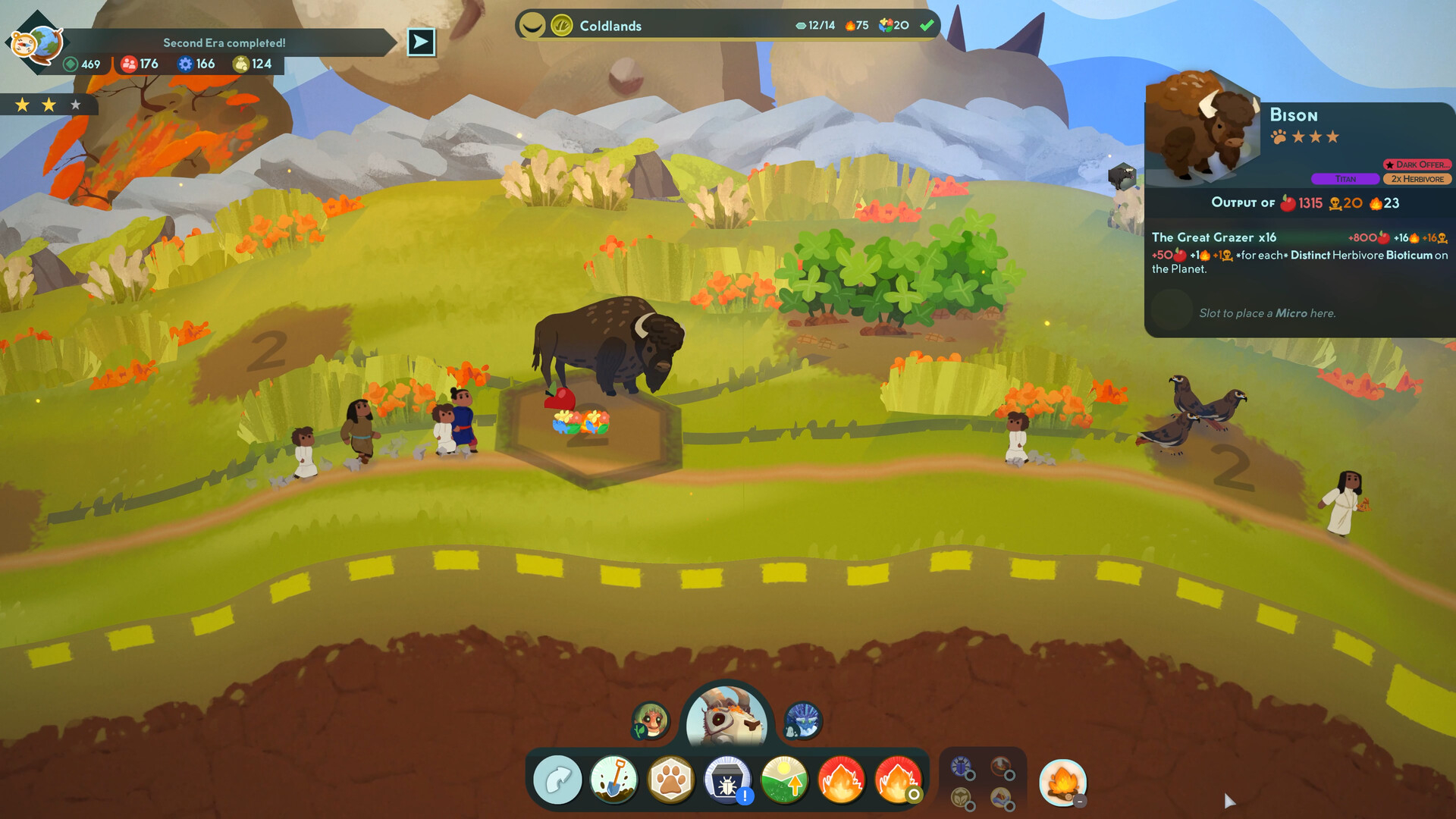
Task: Switch to the green-haired forest giant portrait
Action: (651, 720)
